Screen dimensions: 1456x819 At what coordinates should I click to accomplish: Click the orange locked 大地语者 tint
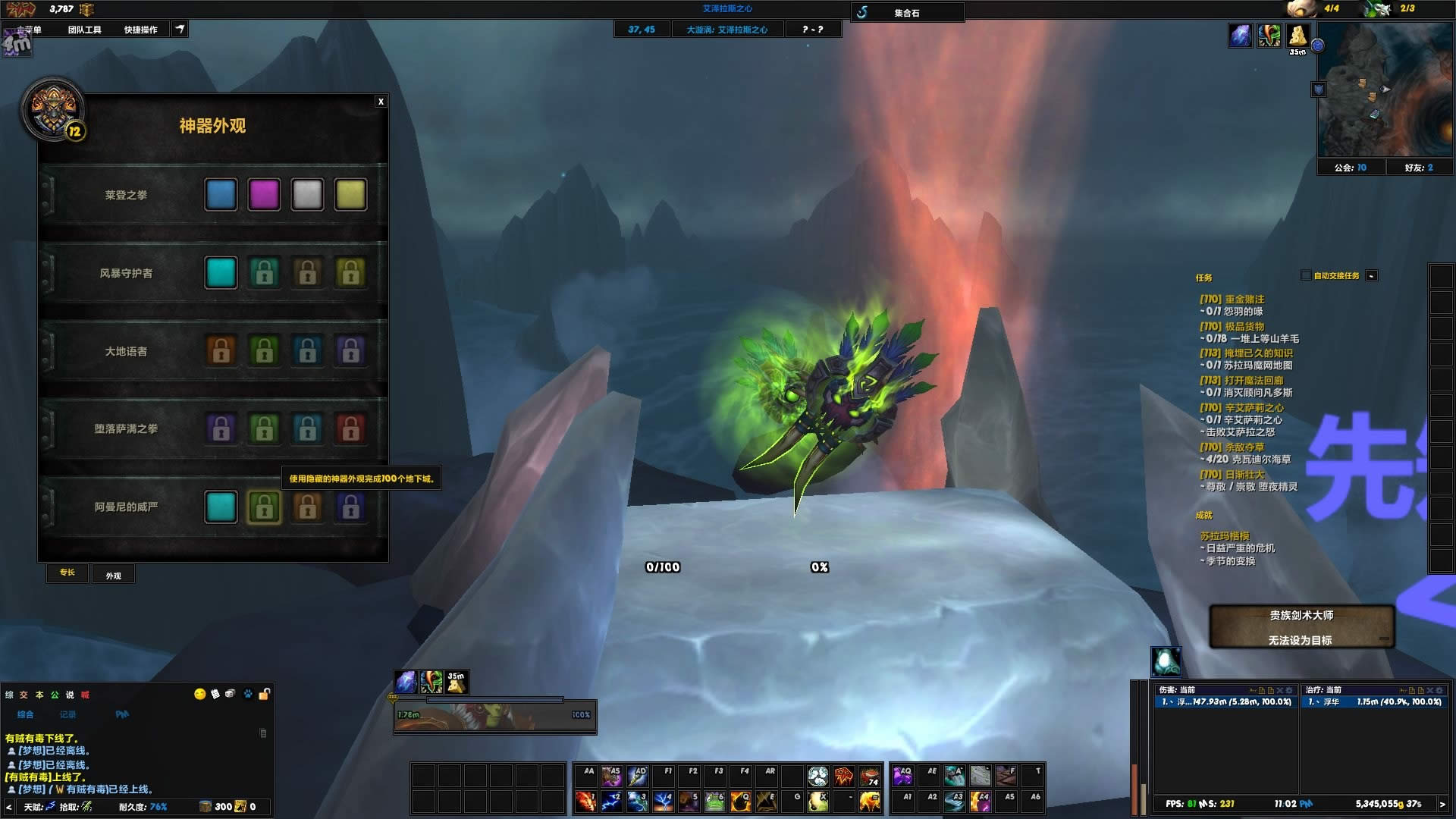click(x=221, y=351)
